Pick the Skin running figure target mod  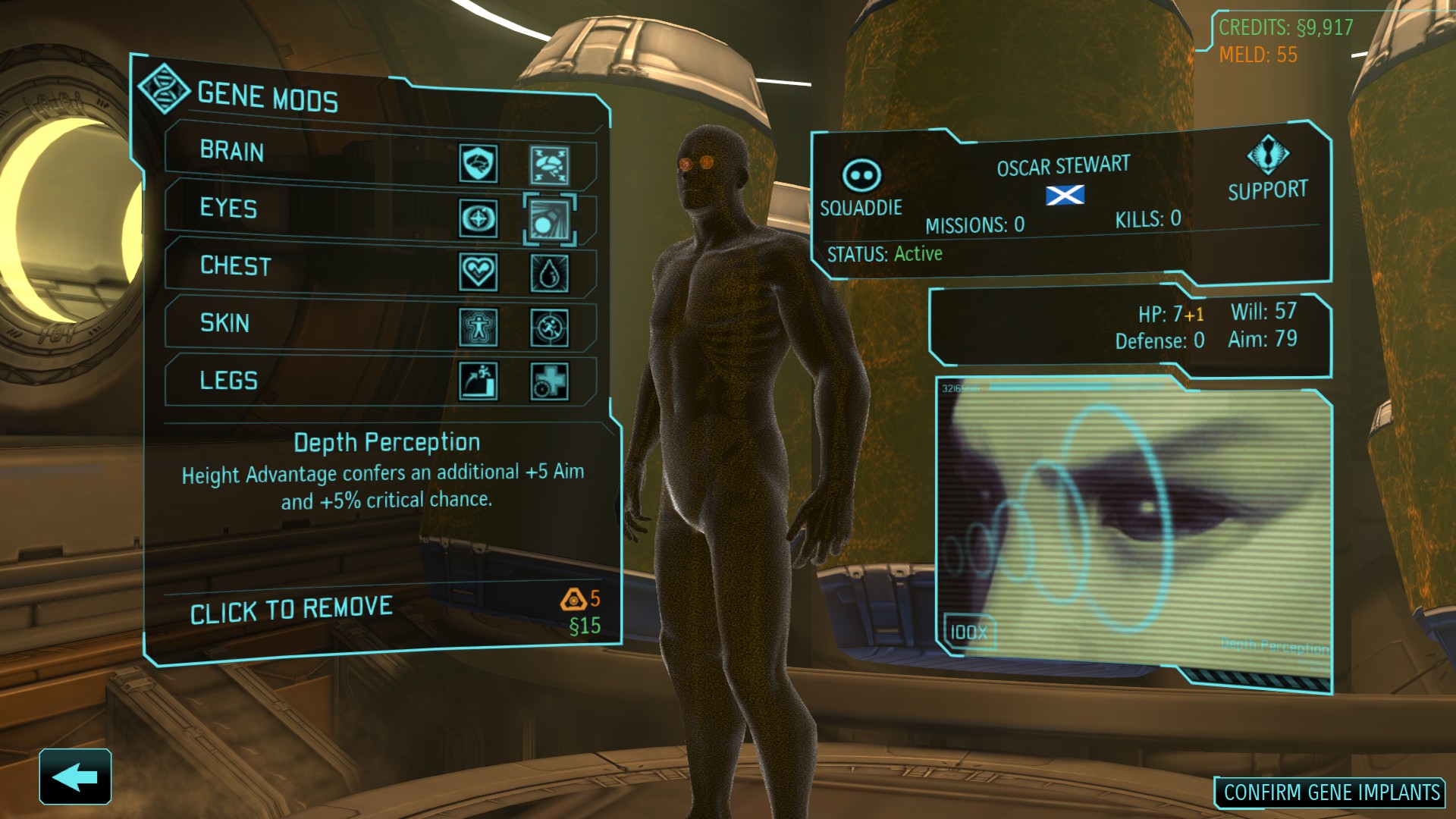pyautogui.click(x=549, y=328)
